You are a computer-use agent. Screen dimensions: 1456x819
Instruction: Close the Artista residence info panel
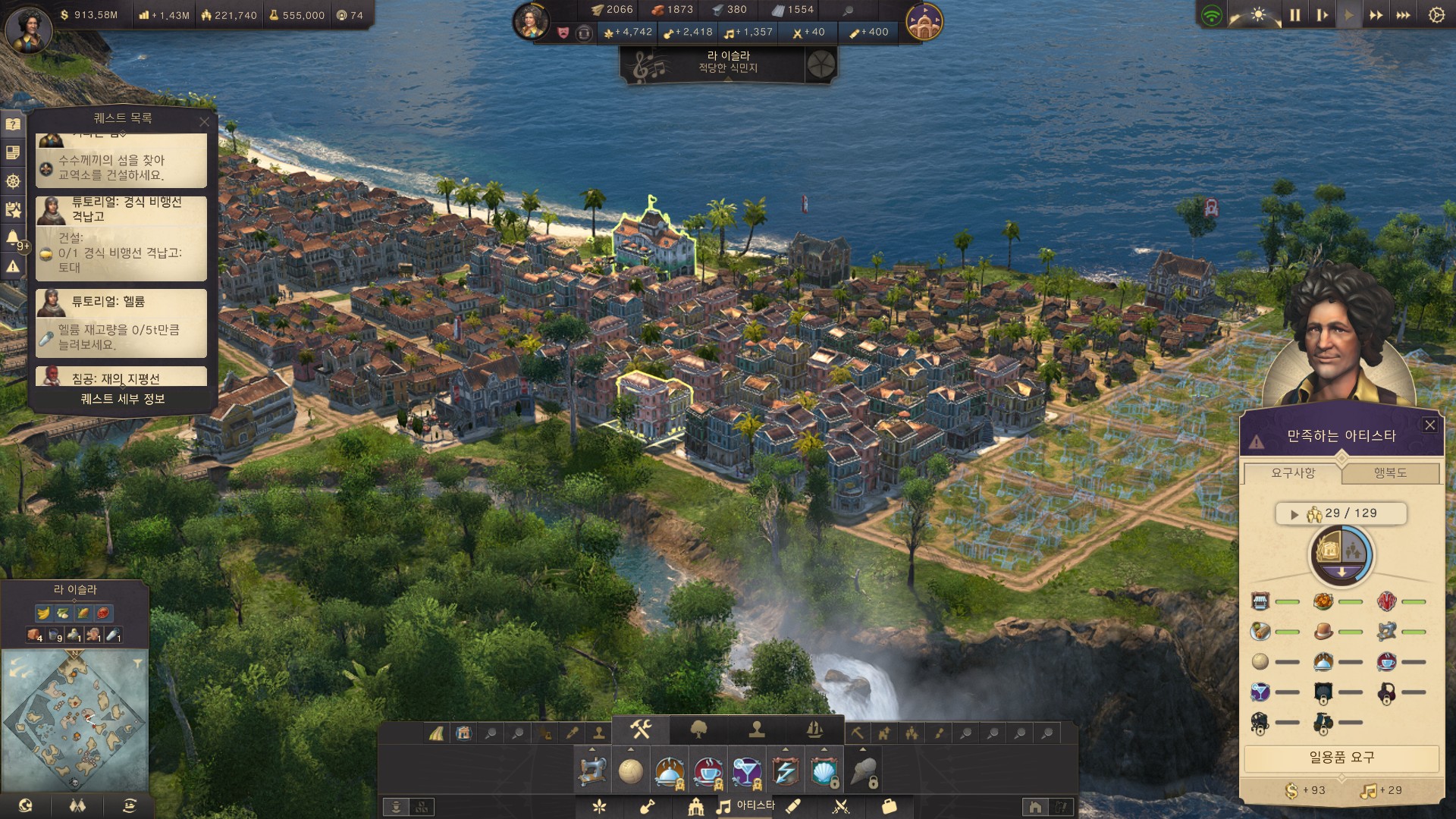(x=1429, y=425)
